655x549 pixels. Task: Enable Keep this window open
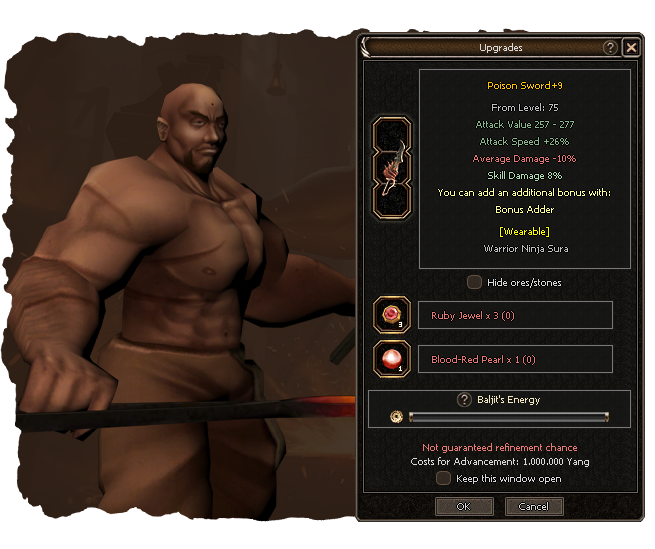coord(444,479)
